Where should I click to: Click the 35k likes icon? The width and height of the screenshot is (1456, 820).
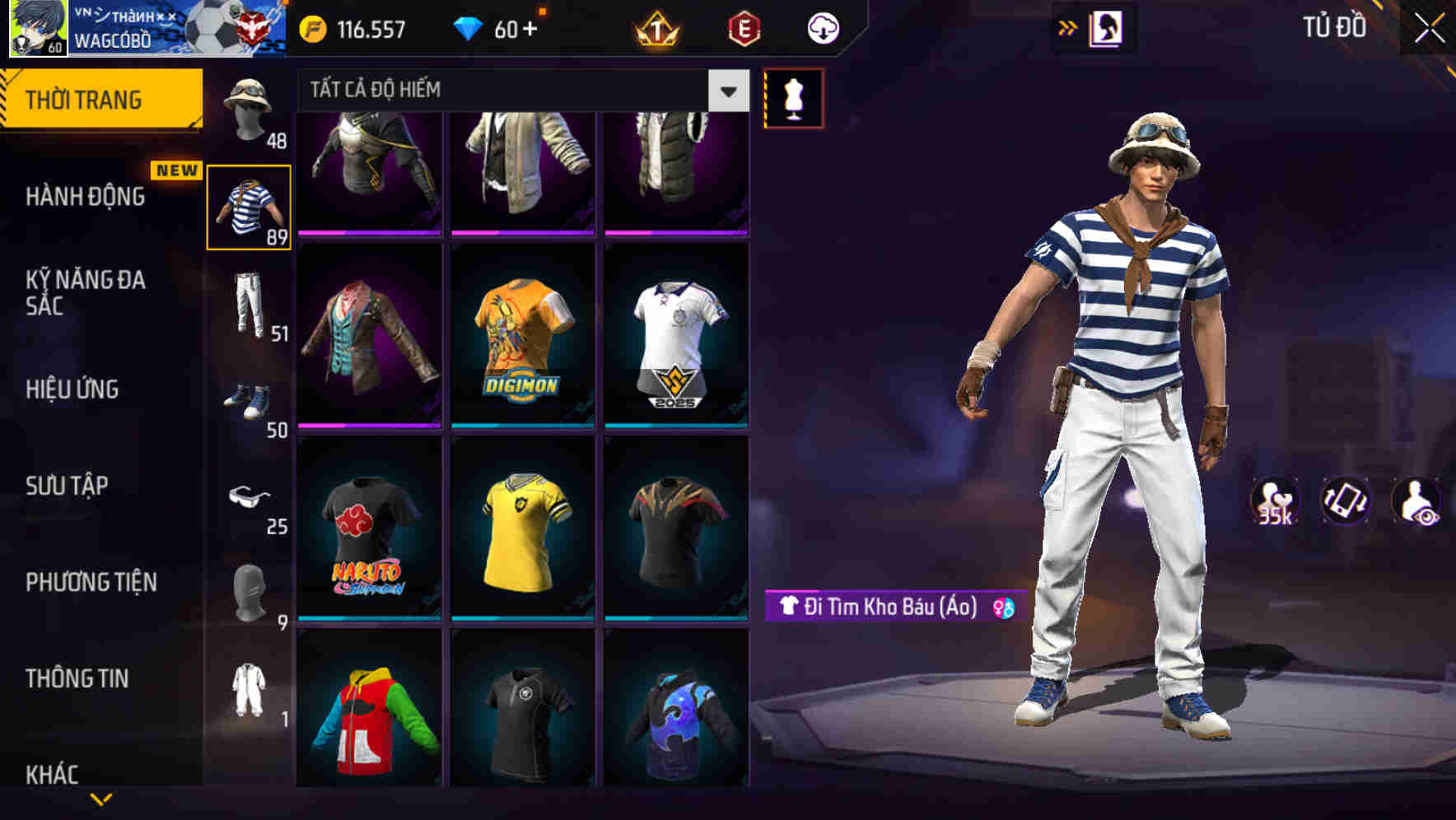pos(1277,506)
